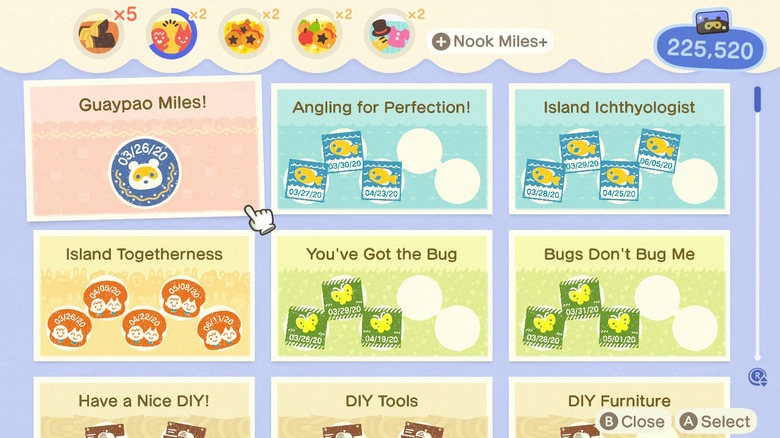Select the Island Togetherness card
The width and height of the screenshot is (780, 438).
click(x=143, y=295)
